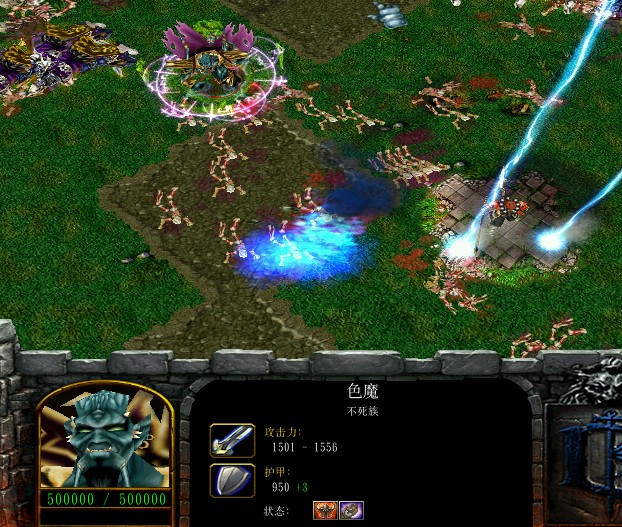
Task: Inspect the purple status buff icon
Action: [x=351, y=510]
